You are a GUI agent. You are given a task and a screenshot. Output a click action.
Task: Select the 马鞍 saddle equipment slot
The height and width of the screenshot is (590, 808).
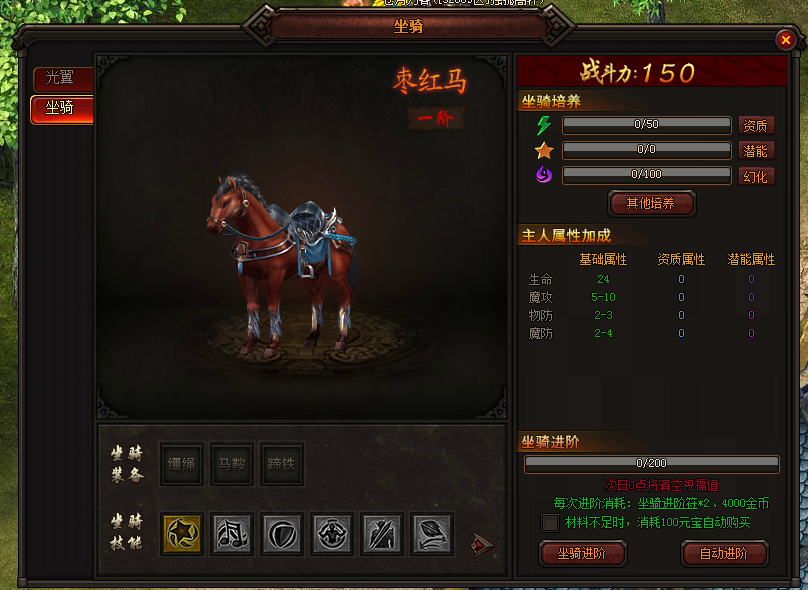coord(233,464)
